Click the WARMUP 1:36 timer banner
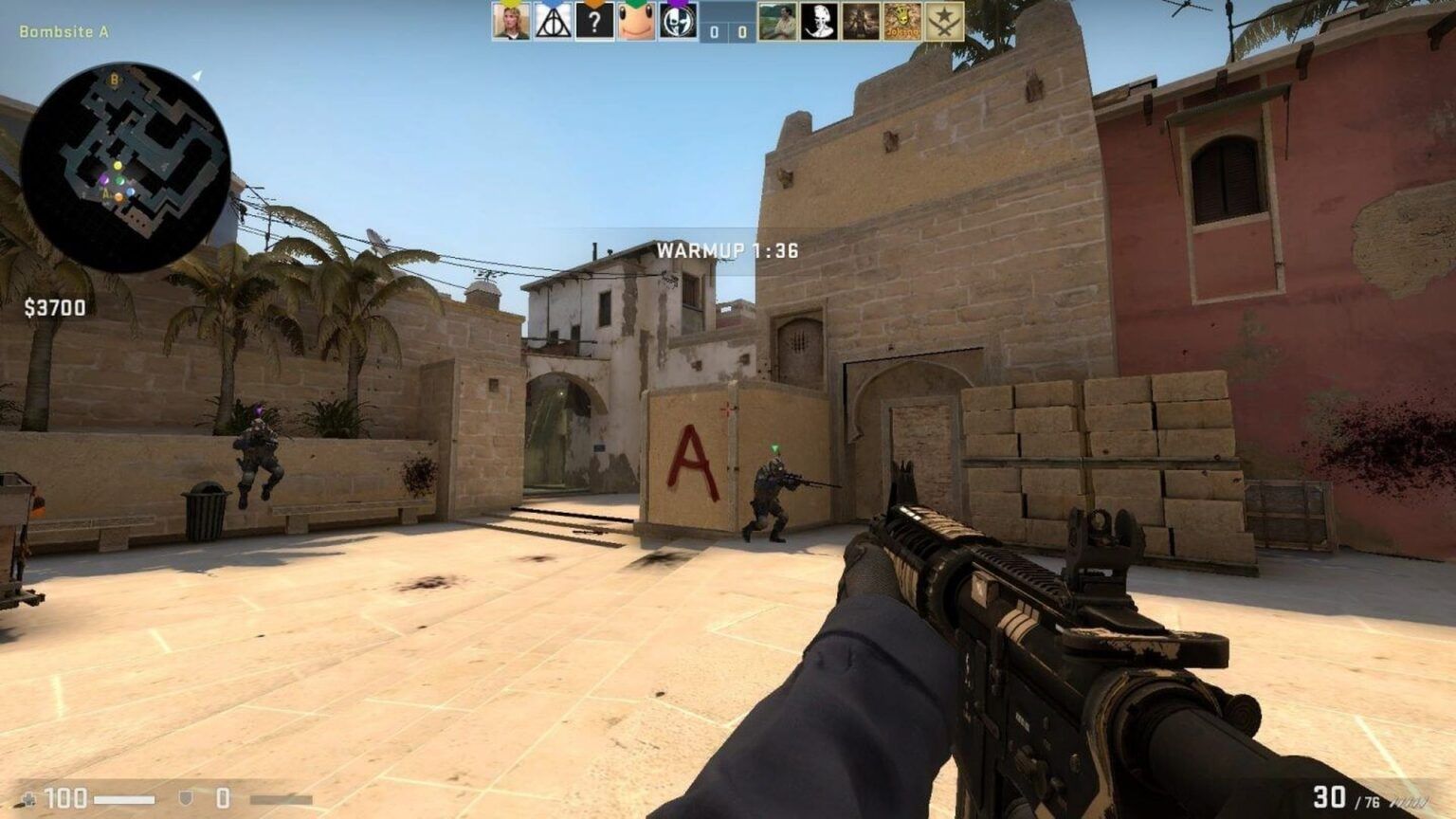 [x=727, y=252]
